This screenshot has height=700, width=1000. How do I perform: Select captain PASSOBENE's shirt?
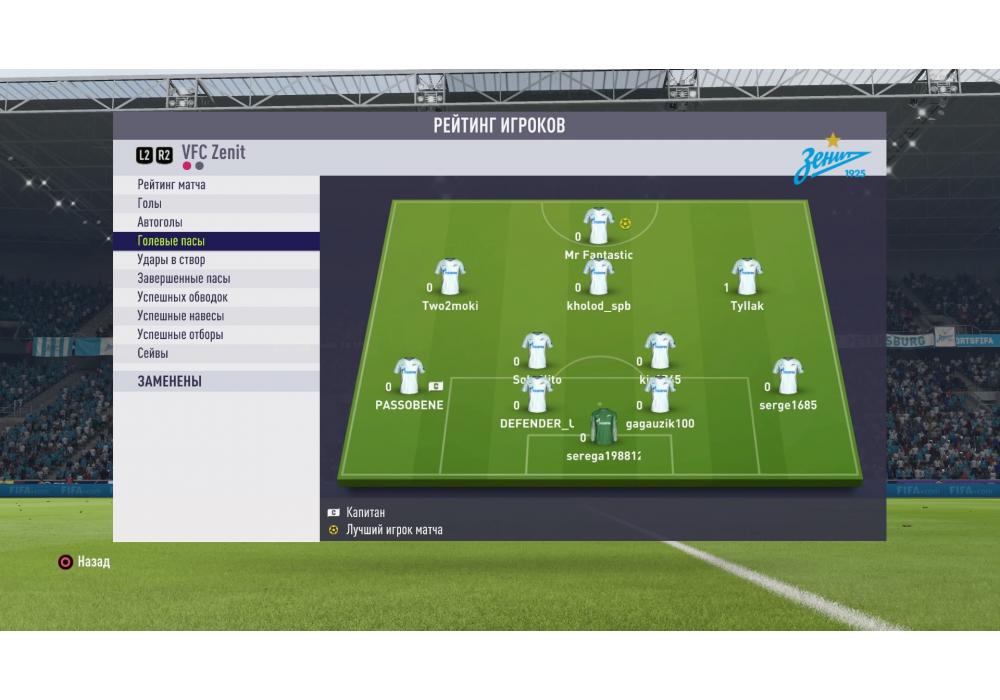[408, 376]
